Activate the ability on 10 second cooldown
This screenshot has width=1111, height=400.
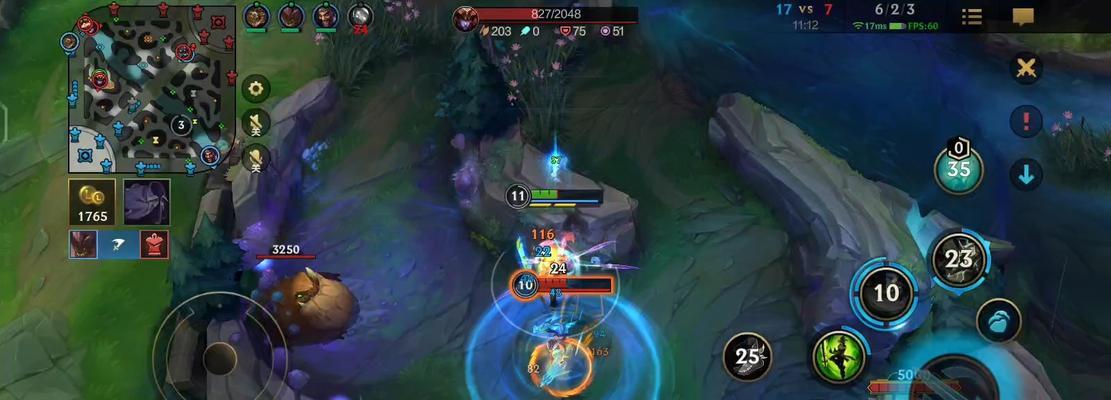click(x=886, y=293)
